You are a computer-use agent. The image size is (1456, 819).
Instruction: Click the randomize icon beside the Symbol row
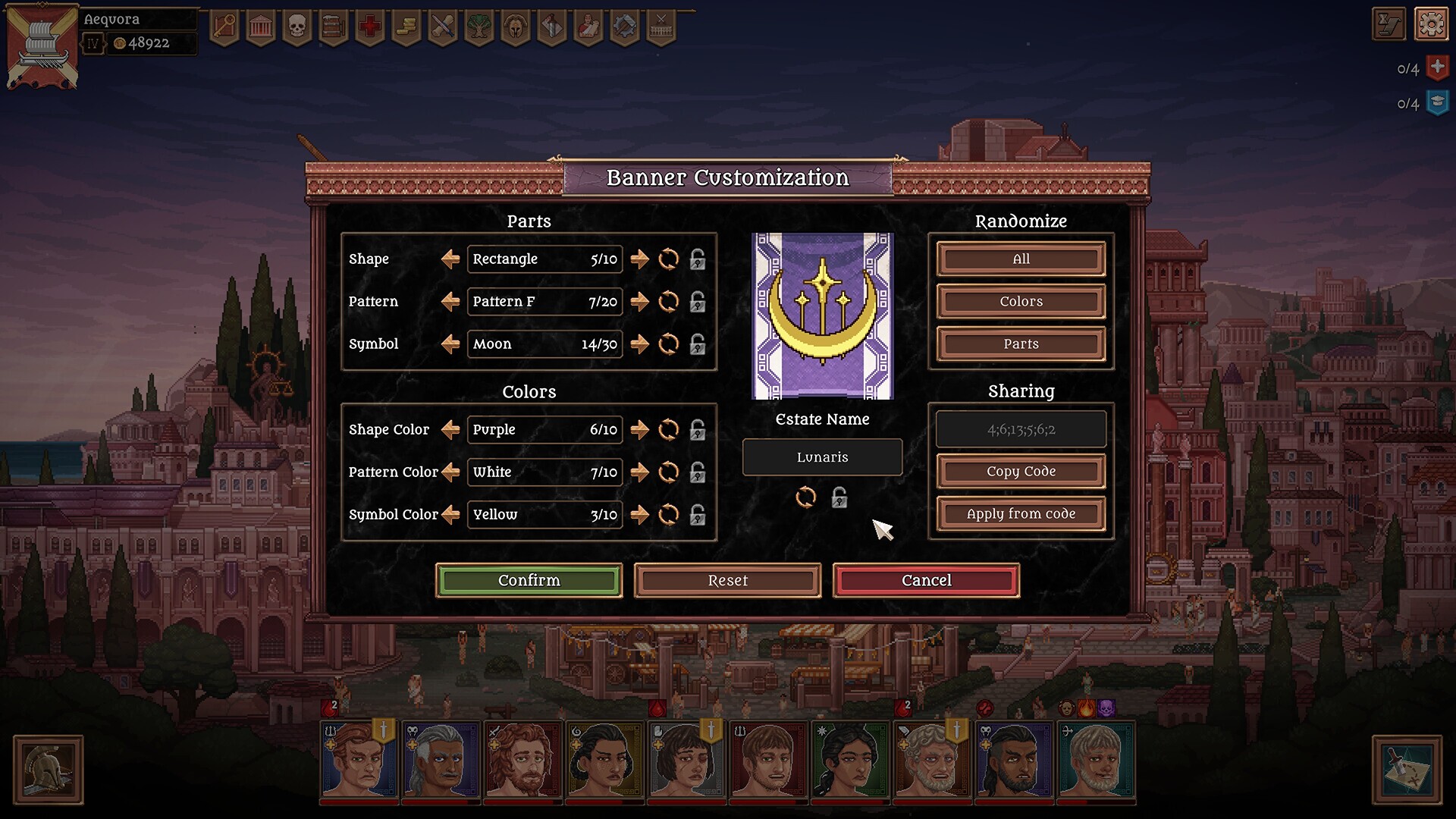[668, 344]
